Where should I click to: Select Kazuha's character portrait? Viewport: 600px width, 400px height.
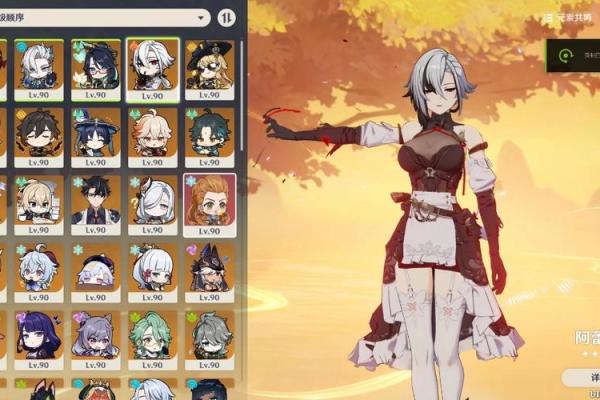(153, 134)
